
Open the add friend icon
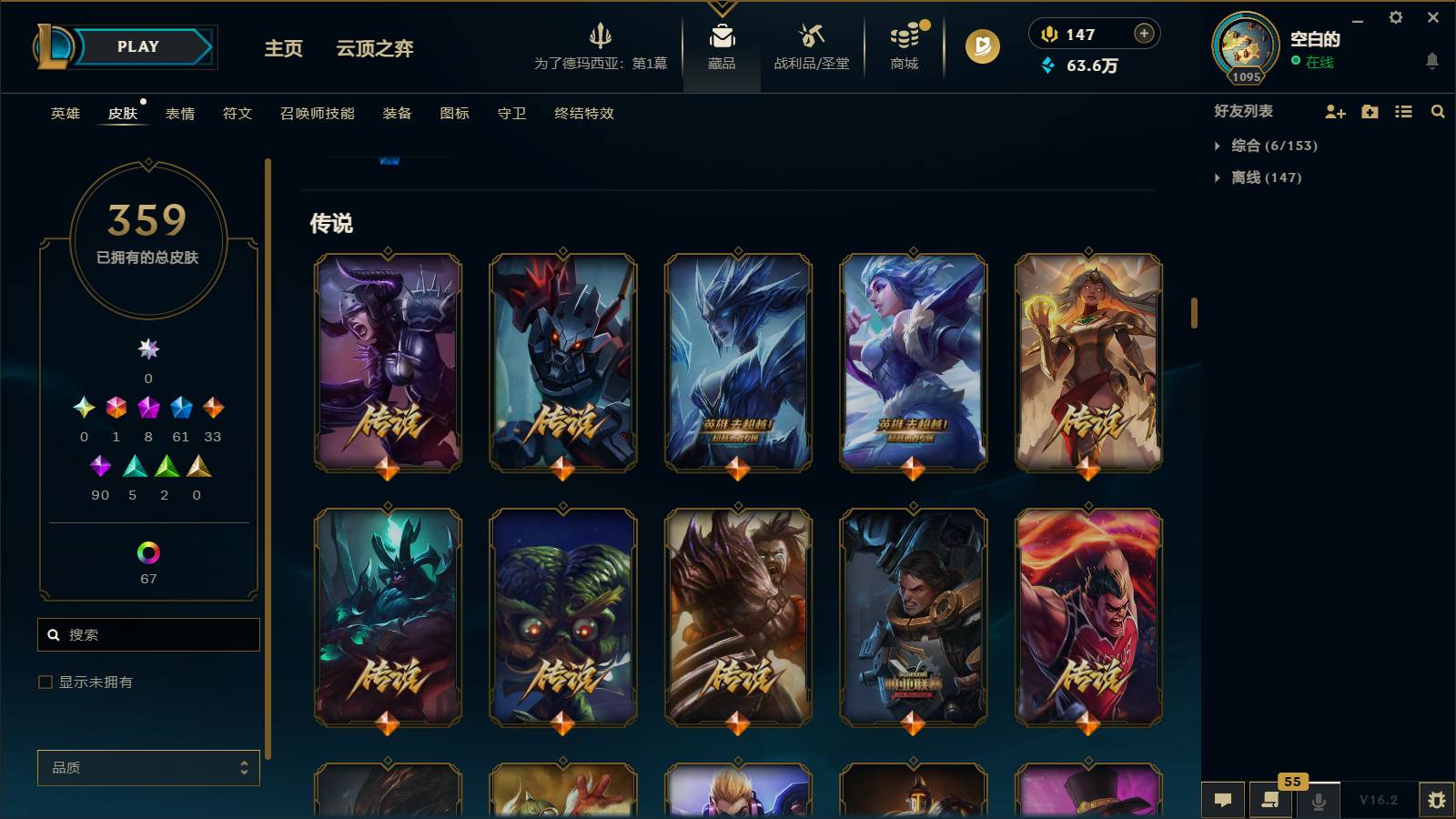tap(1335, 112)
